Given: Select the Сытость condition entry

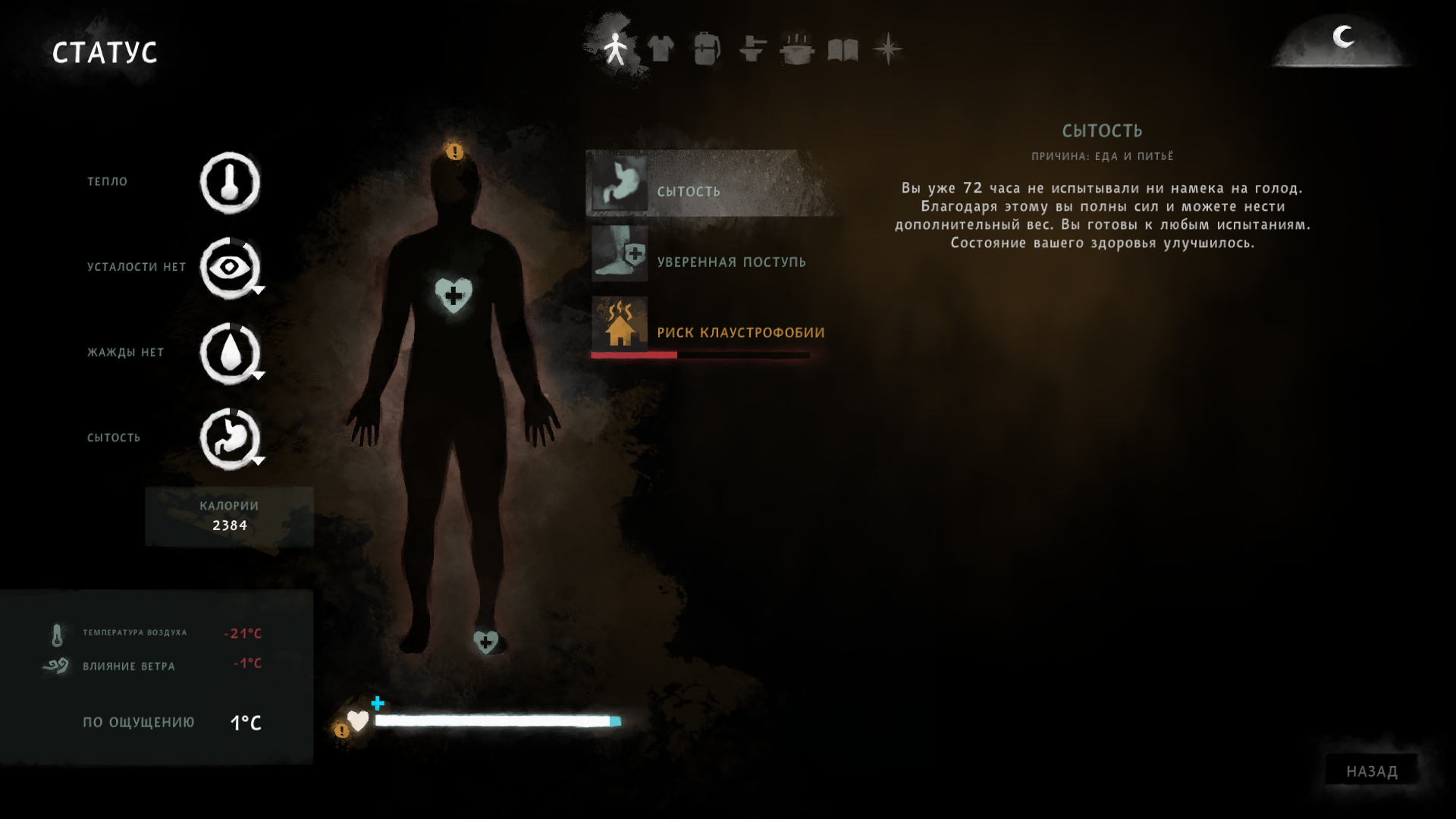Looking at the screenshot, I should point(711,184).
